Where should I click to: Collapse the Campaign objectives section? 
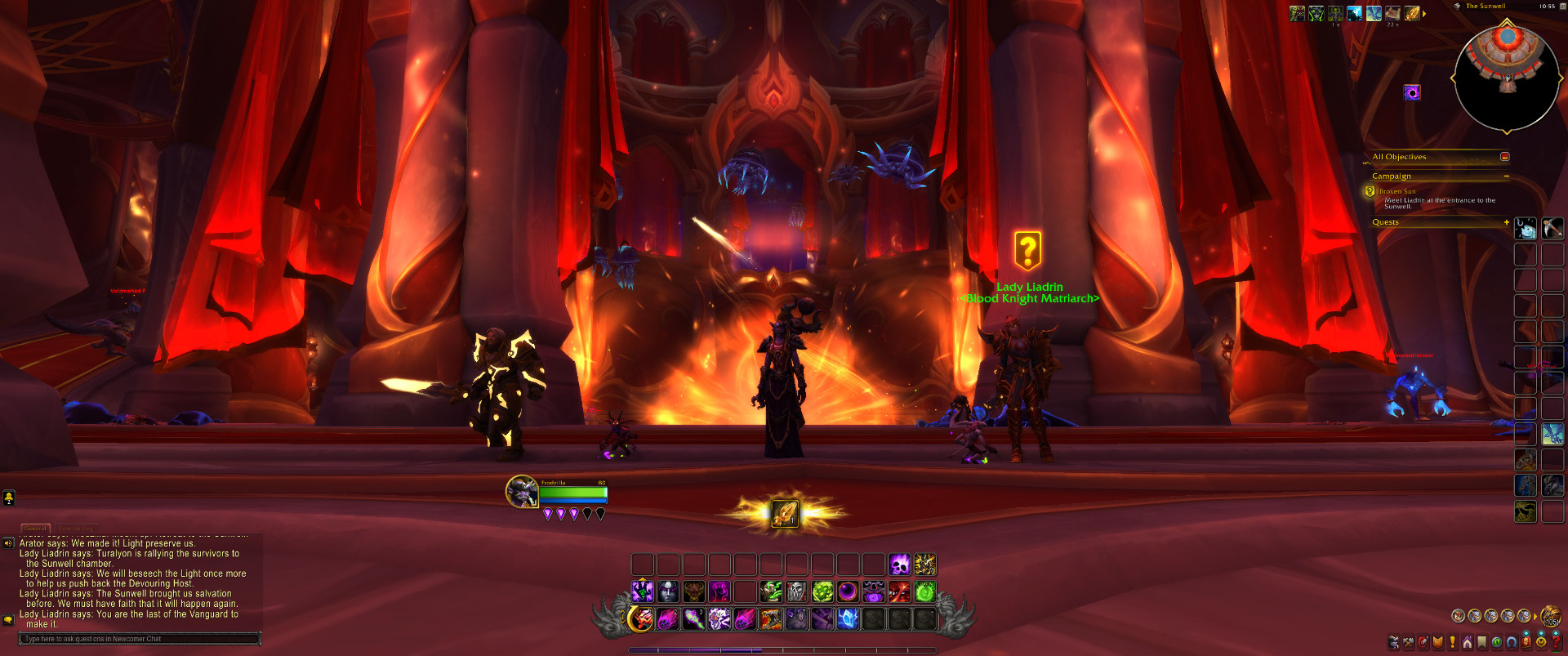[x=1506, y=176]
